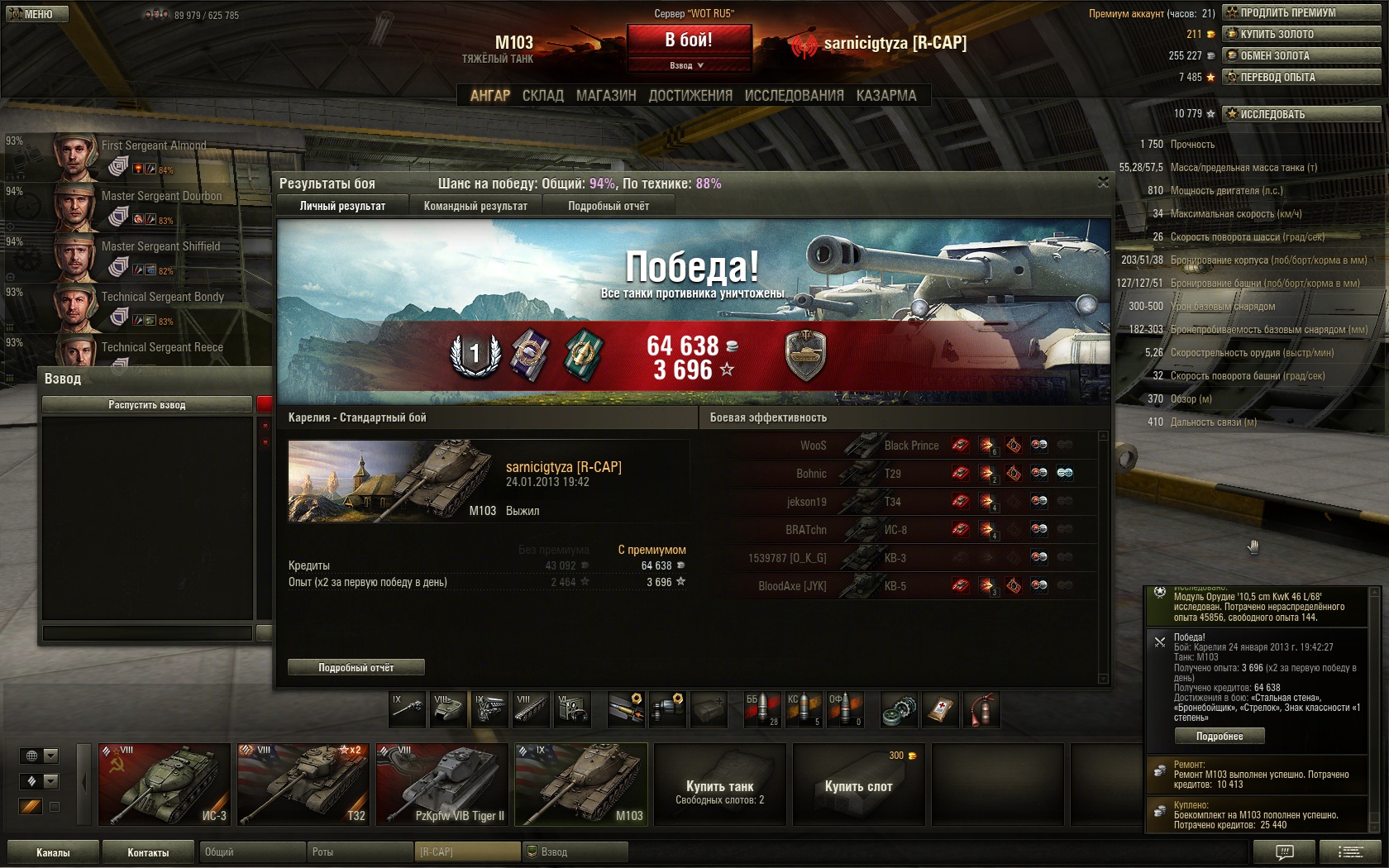Click Купить слот tile
This screenshot has width=1389, height=868.
point(858,785)
